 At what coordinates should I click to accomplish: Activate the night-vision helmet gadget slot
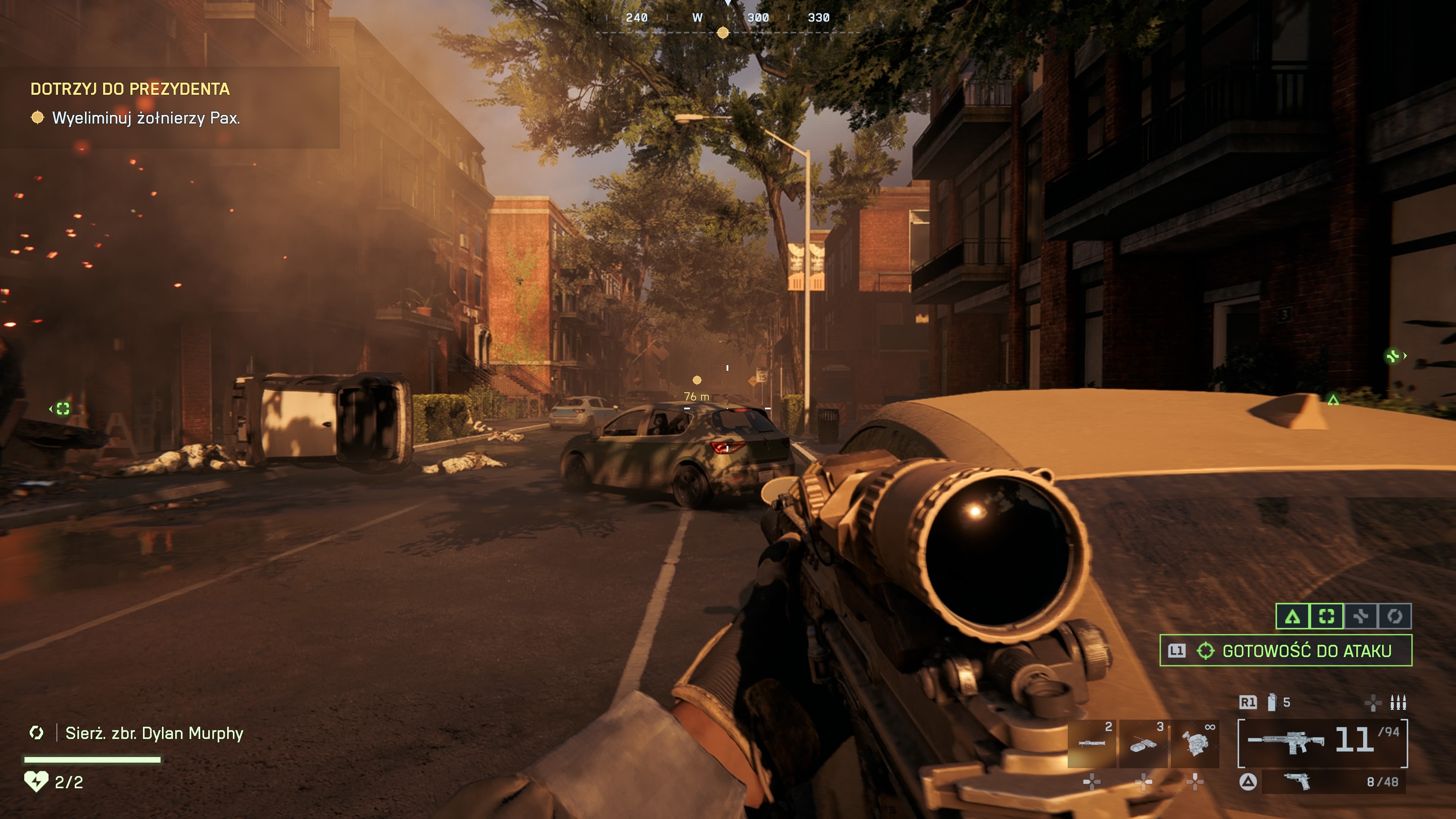click(x=1195, y=743)
